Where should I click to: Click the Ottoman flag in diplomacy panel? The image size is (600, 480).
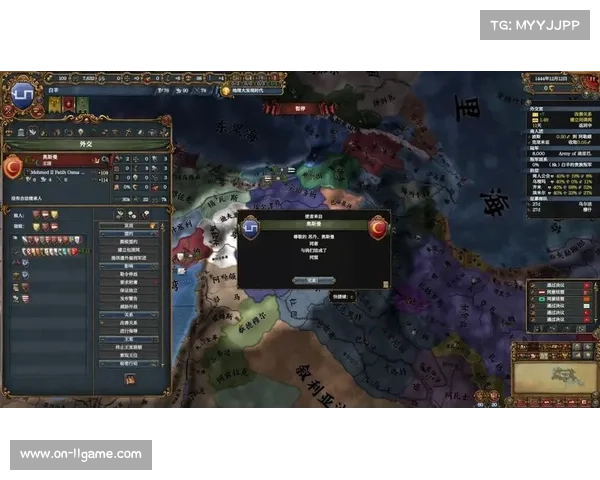pyautogui.click(x=14, y=167)
